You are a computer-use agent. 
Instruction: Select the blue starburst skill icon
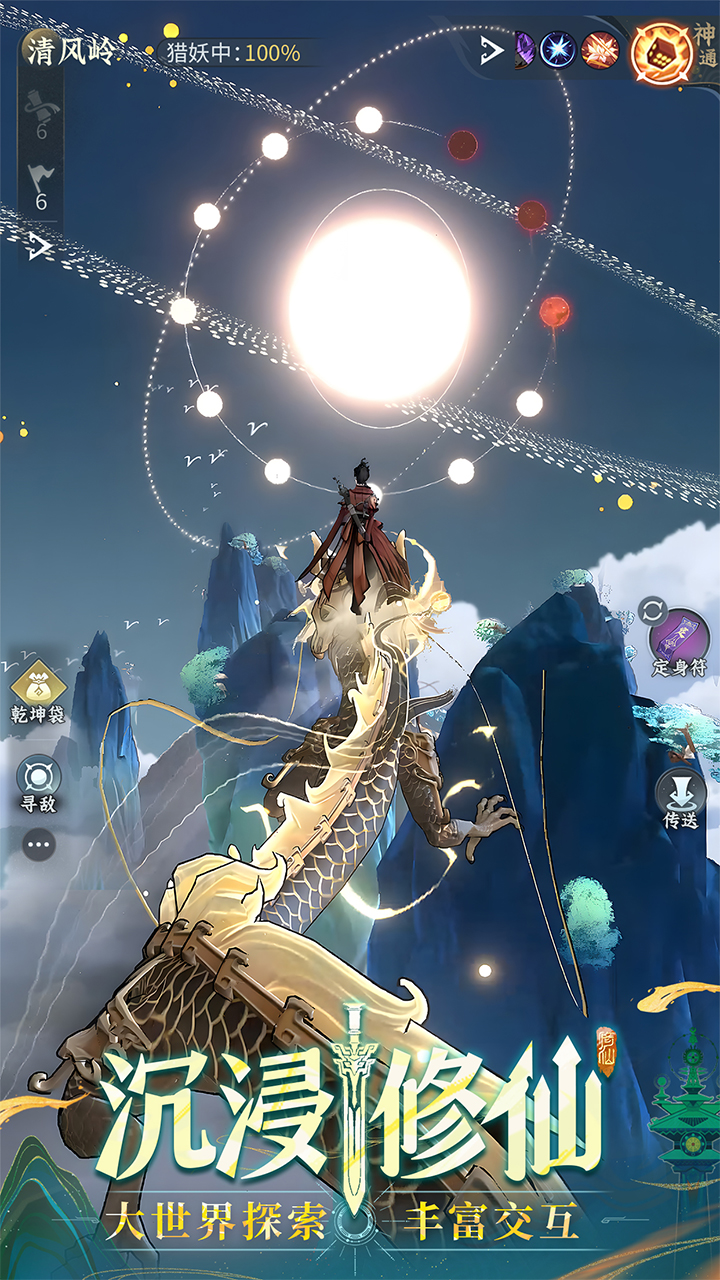coord(558,49)
